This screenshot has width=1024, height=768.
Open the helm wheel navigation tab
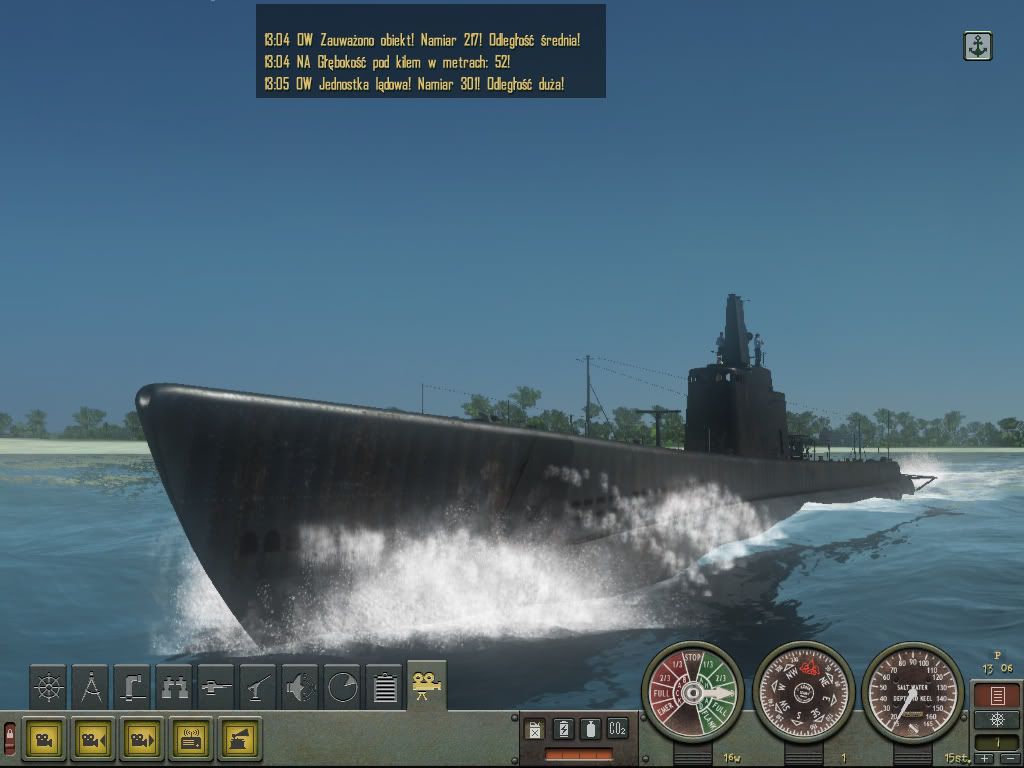coord(48,686)
